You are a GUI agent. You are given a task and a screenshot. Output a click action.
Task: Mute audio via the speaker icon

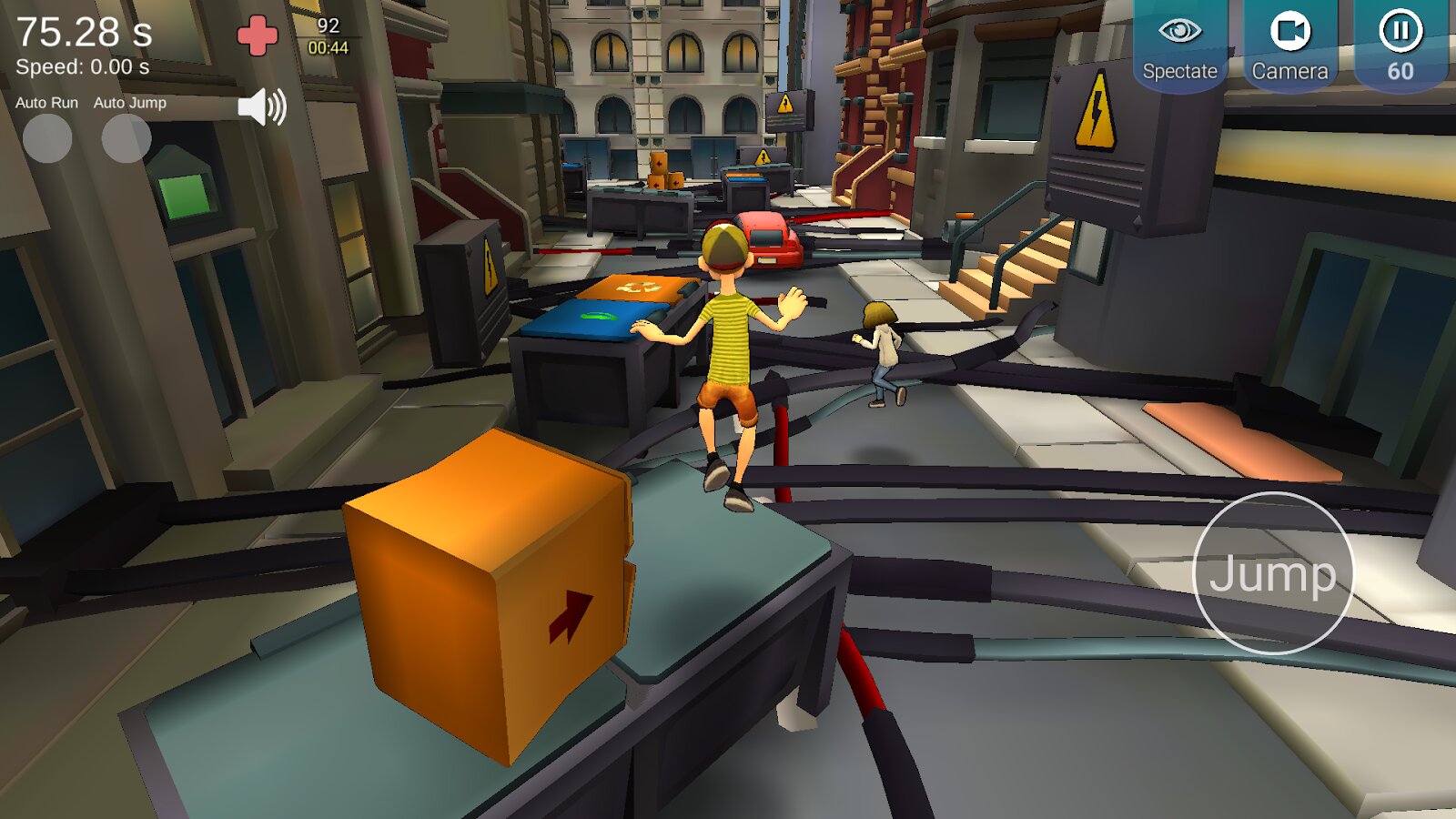[261, 108]
